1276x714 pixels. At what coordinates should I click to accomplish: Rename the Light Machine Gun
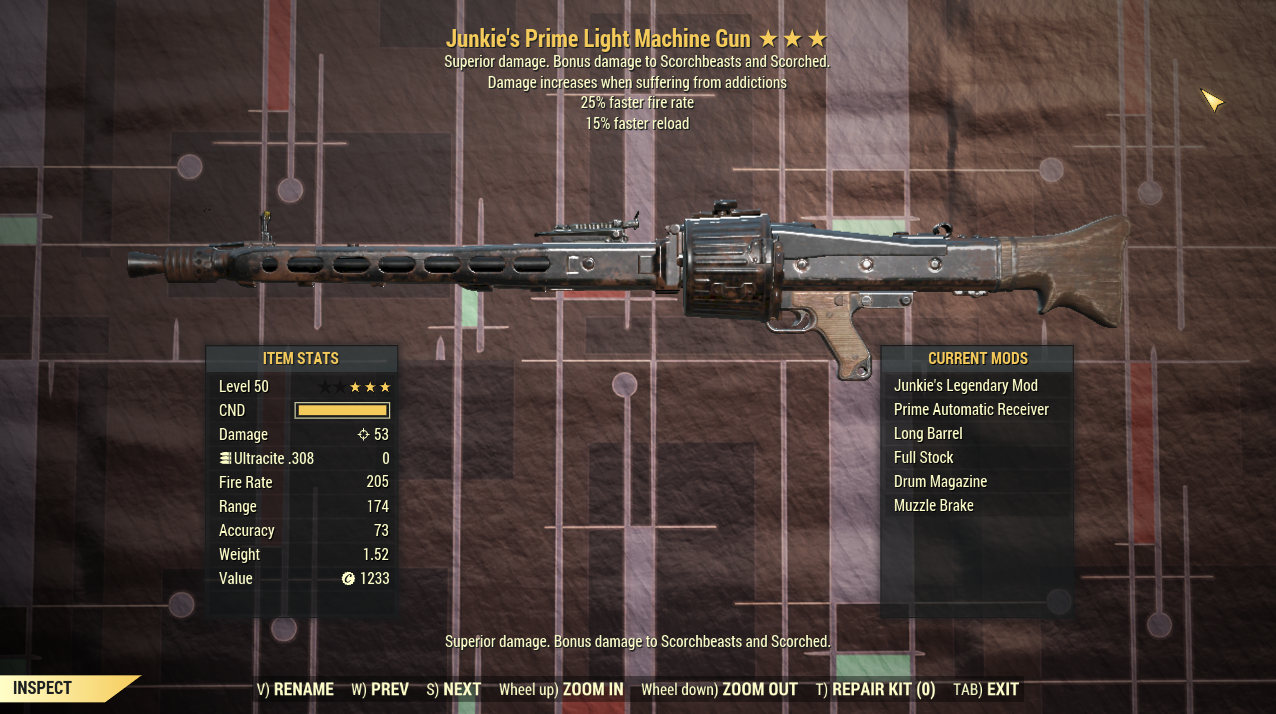(x=295, y=689)
